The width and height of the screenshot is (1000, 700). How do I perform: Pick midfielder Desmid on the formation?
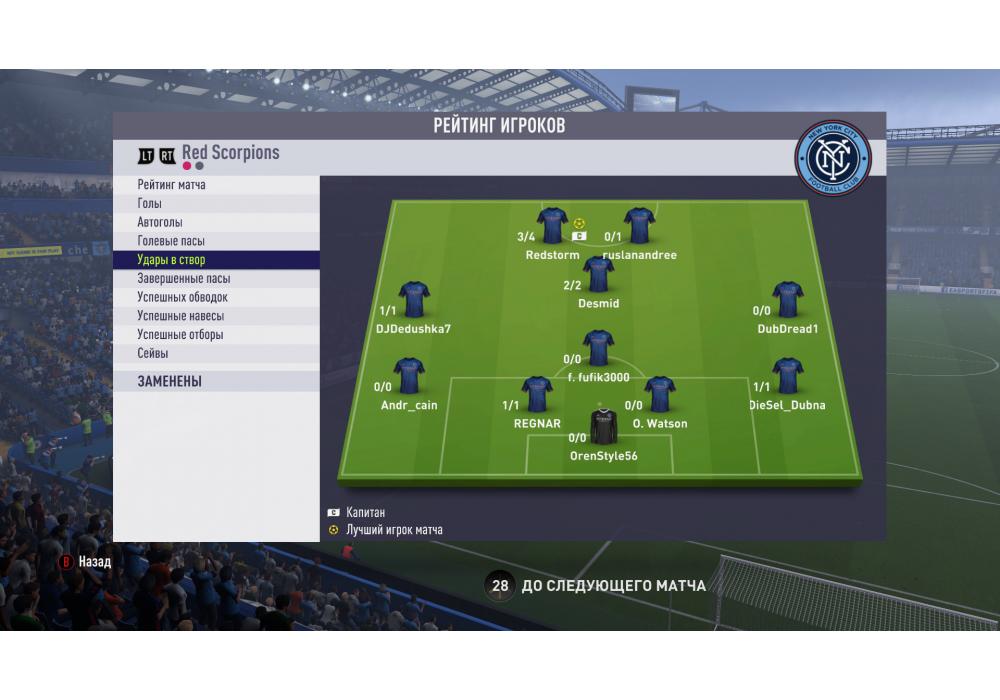click(x=598, y=274)
